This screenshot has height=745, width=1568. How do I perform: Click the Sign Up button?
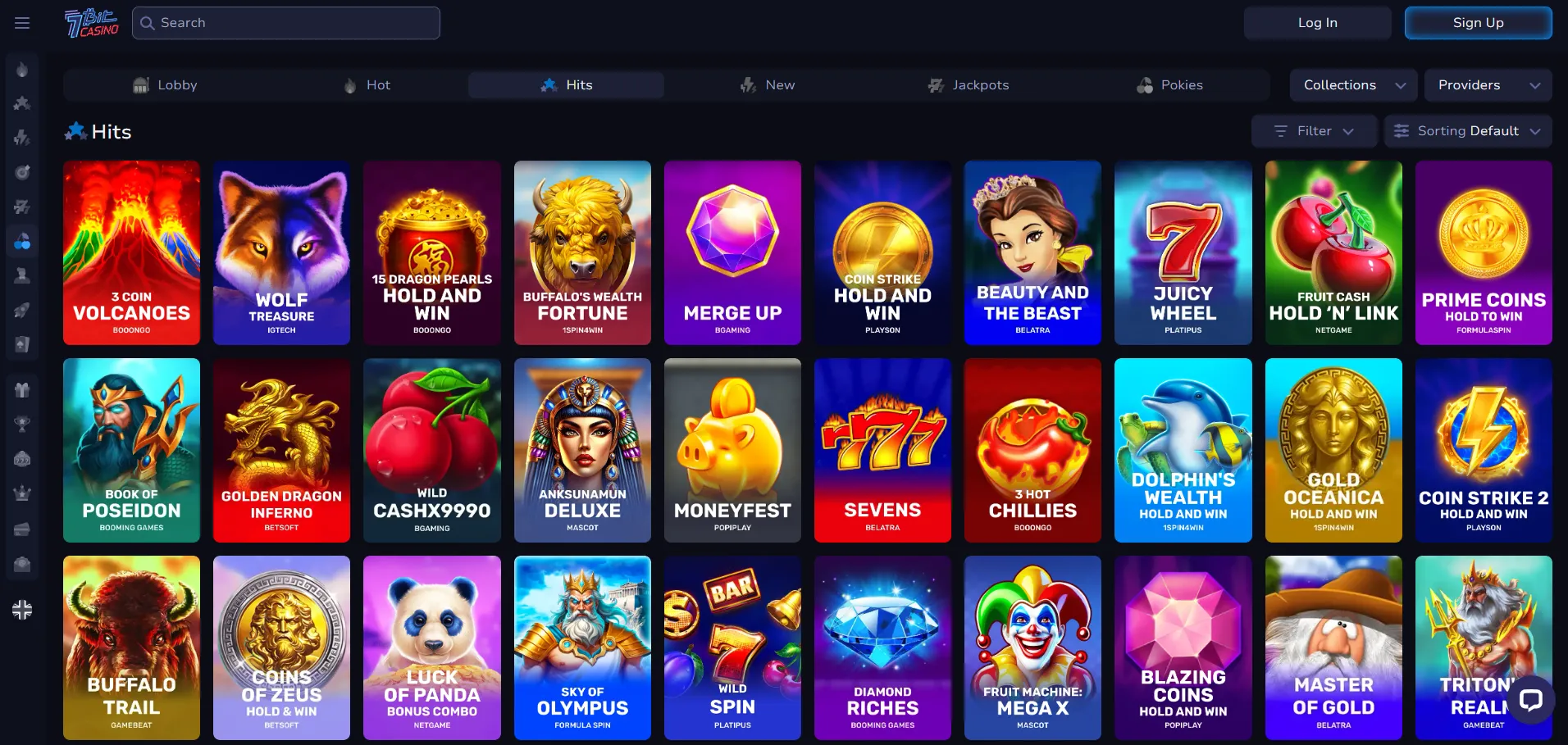[x=1478, y=22]
